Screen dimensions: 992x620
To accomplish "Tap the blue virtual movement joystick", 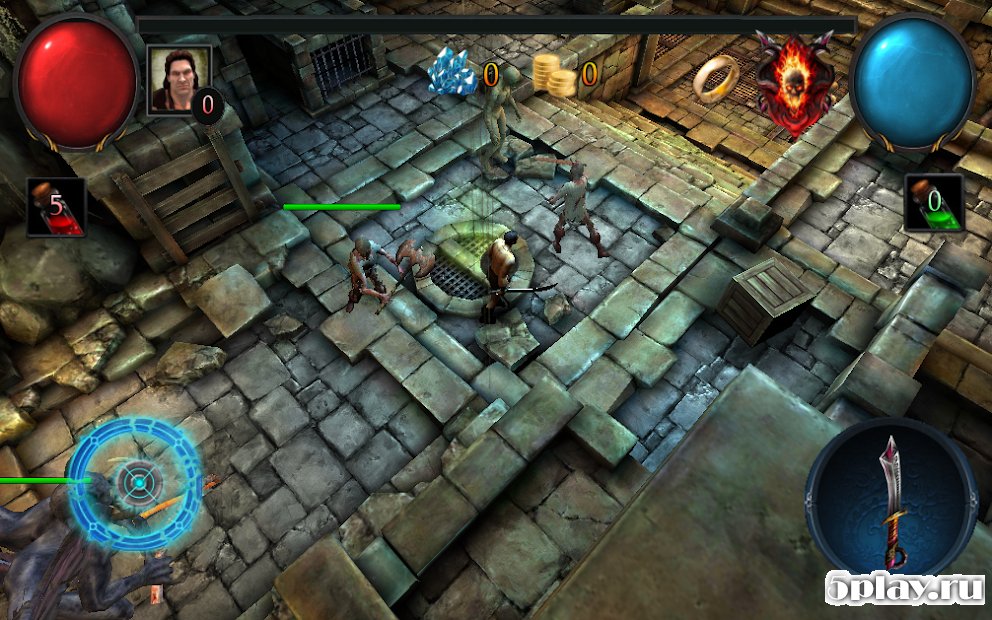I will point(135,483).
